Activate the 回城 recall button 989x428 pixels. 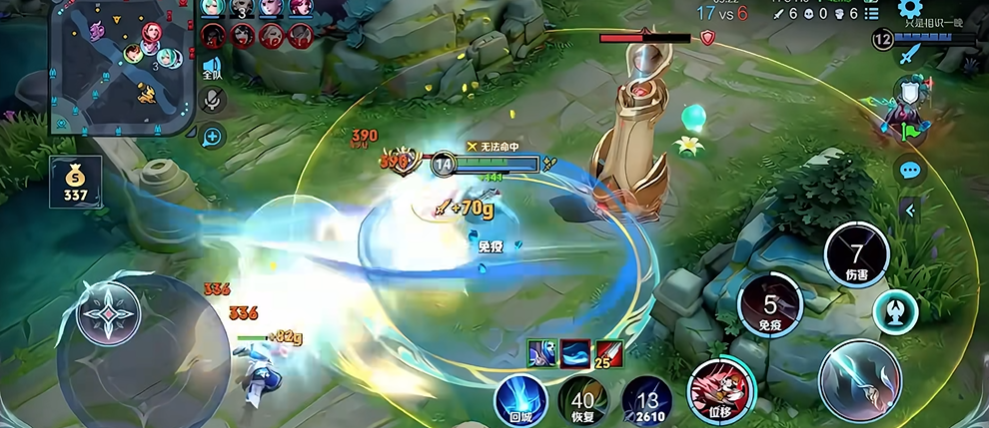(520, 399)
